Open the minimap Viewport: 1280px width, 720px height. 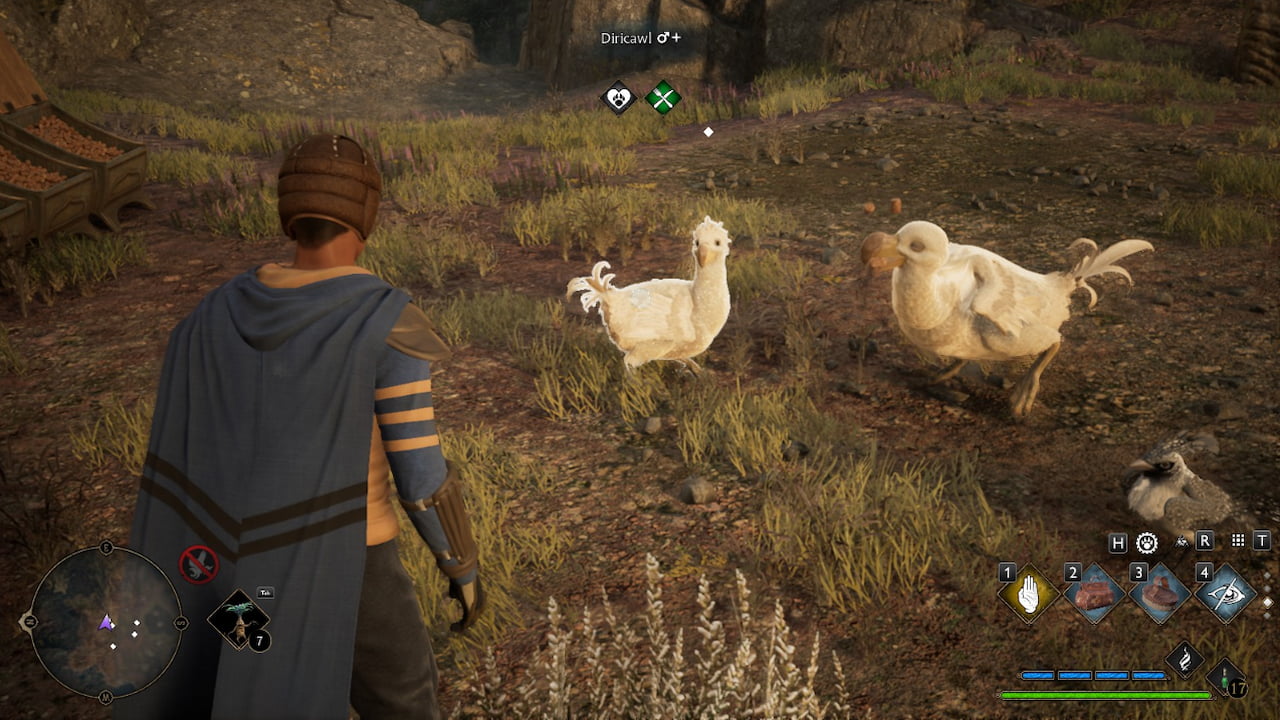click(x=105, y=622)
